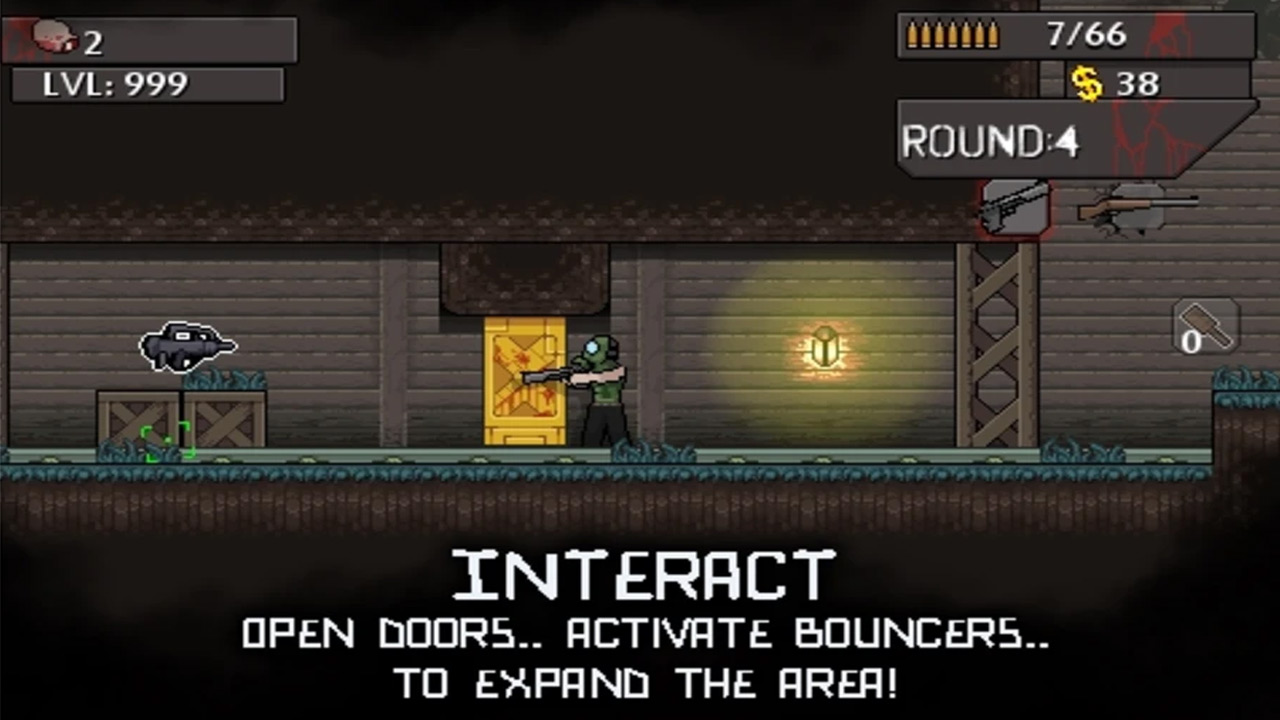The width and height of the screenshot is (1280, 720).
Task: Click the glowing scarab pickup orb
Action: pos(824,345)
